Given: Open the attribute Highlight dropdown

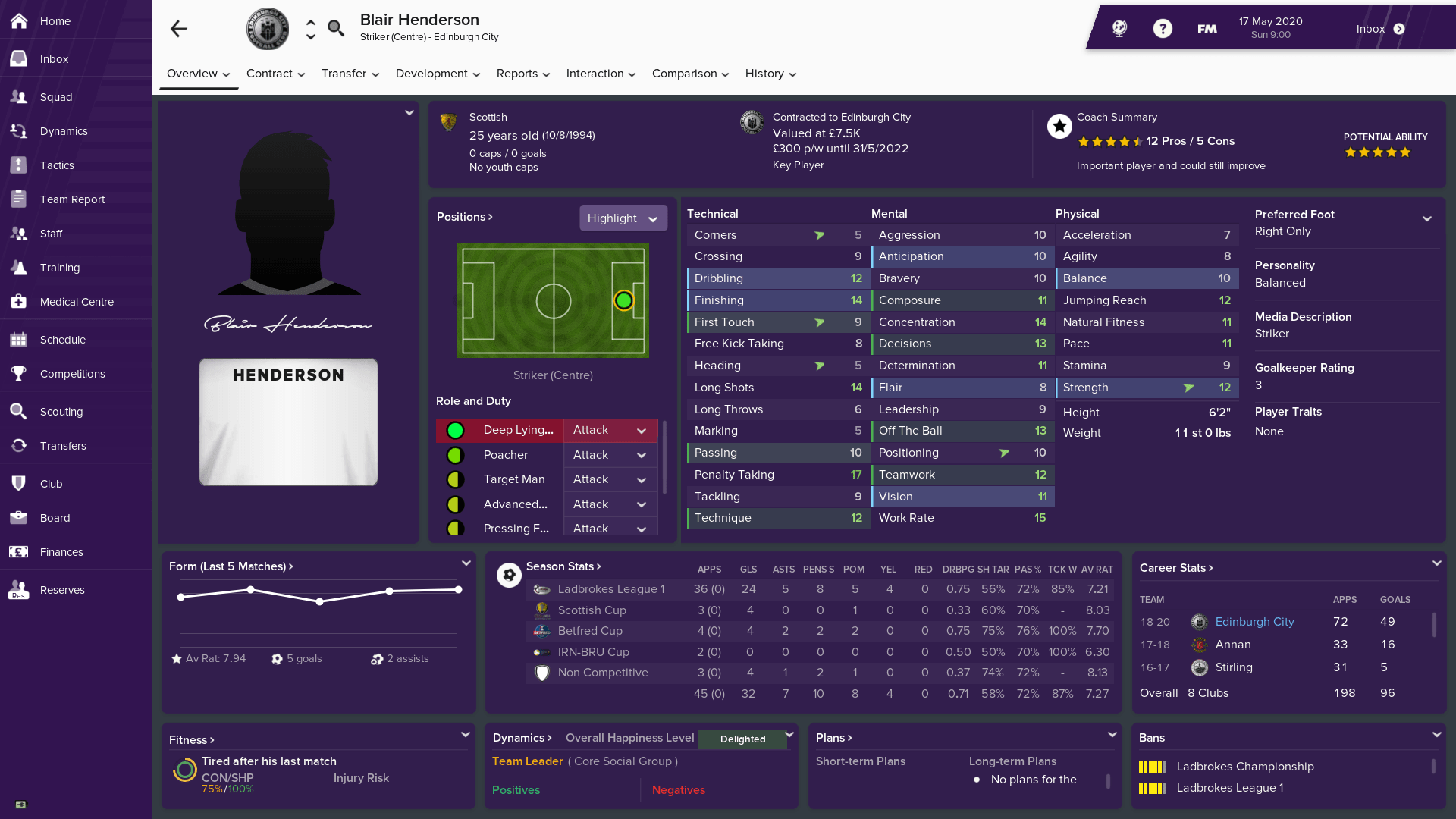Looking at the screenshot, I should pos(623,218).
